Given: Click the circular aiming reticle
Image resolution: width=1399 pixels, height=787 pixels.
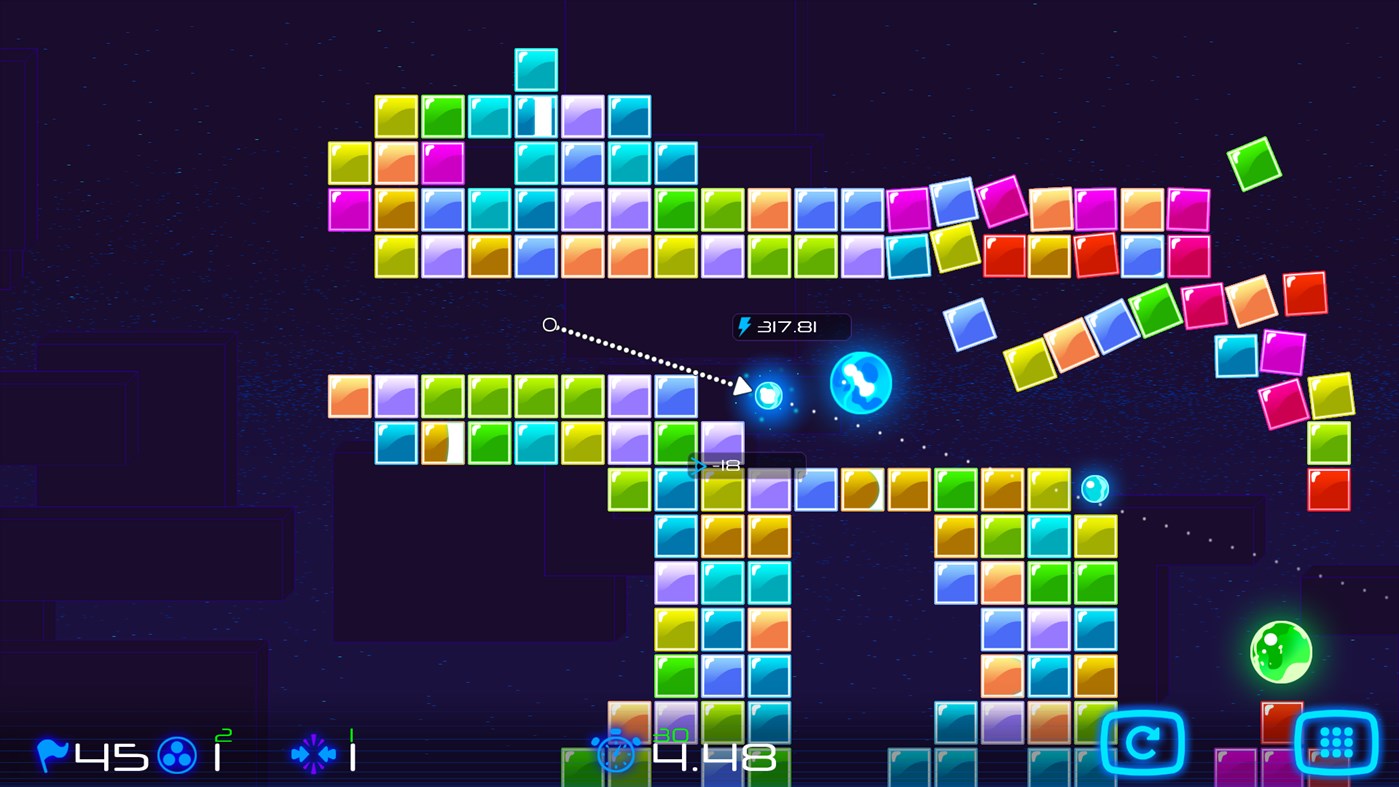Looking at the screenshot, I should point(548,324).
